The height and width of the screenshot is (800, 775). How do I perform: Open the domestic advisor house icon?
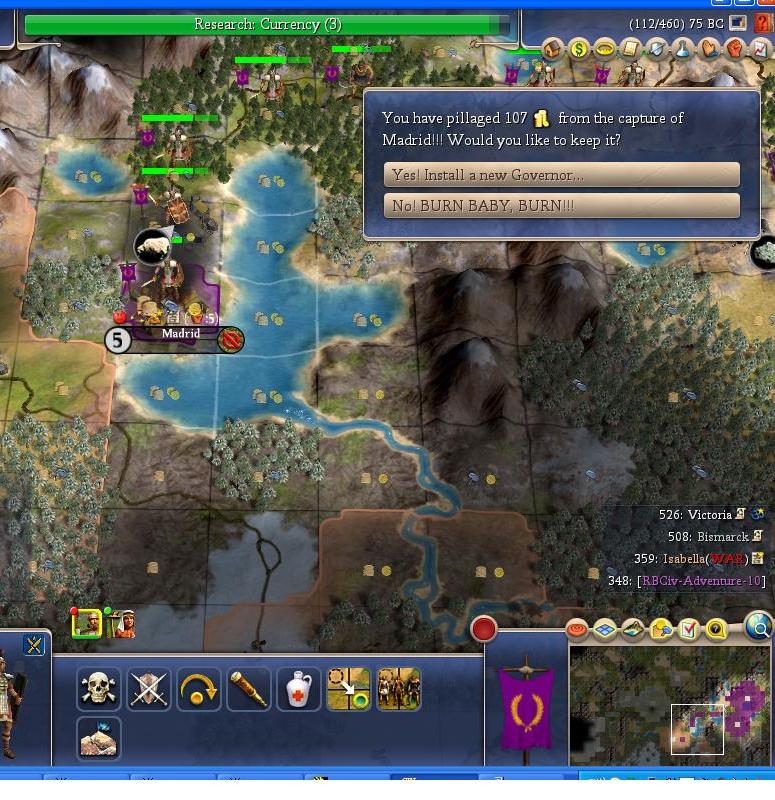point(553,48)
